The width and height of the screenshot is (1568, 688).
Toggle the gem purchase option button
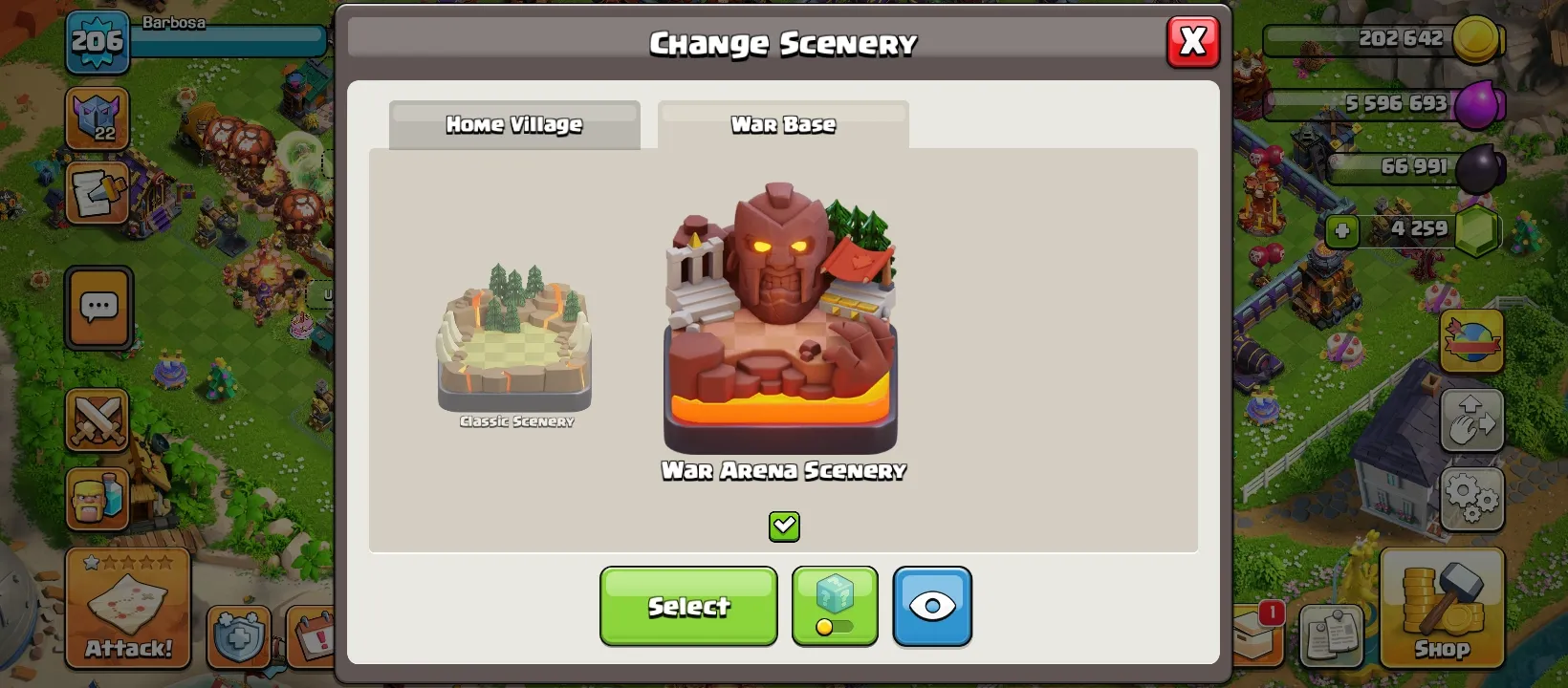[834, 606]
